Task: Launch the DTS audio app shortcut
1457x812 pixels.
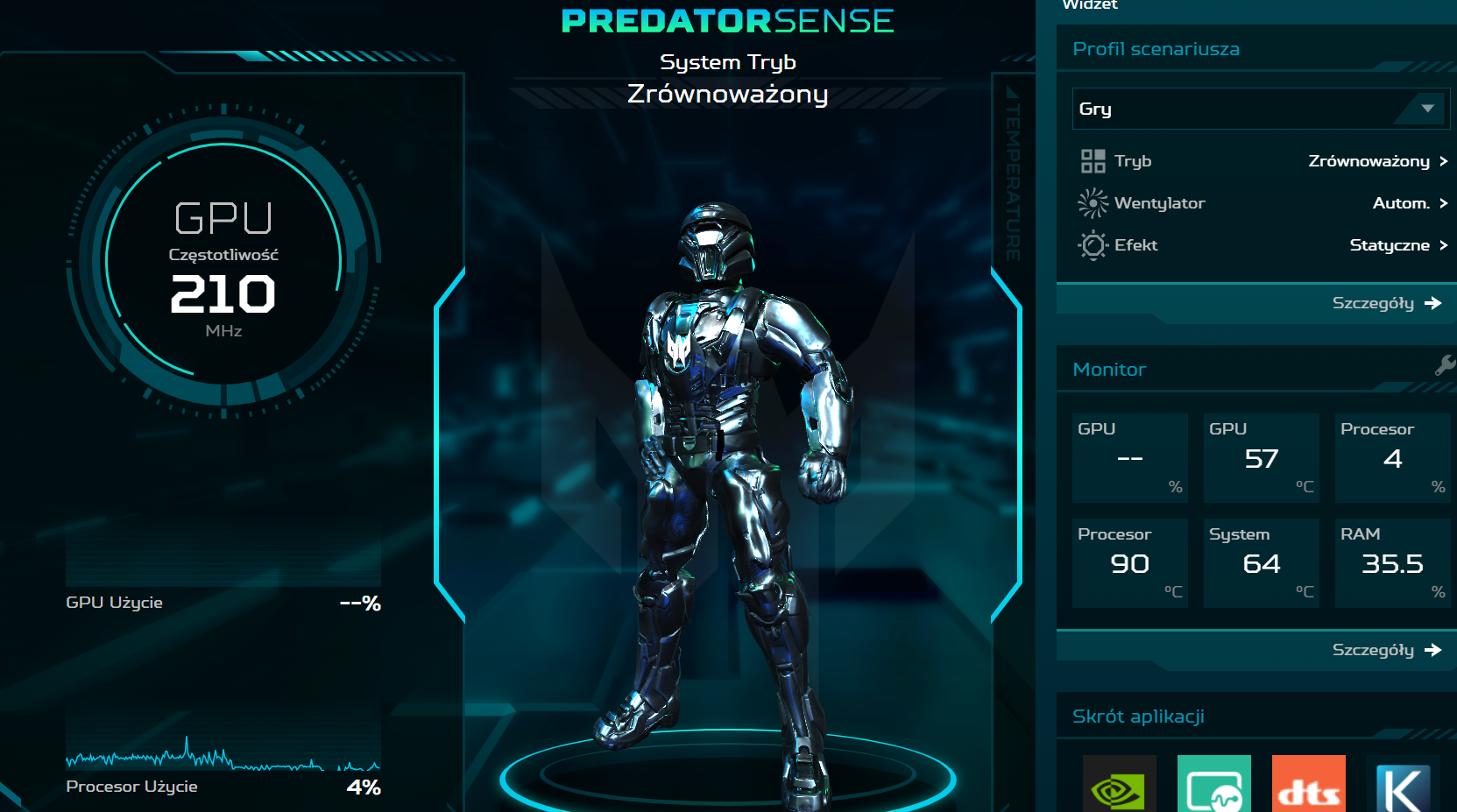Action: click(1308, 786)
